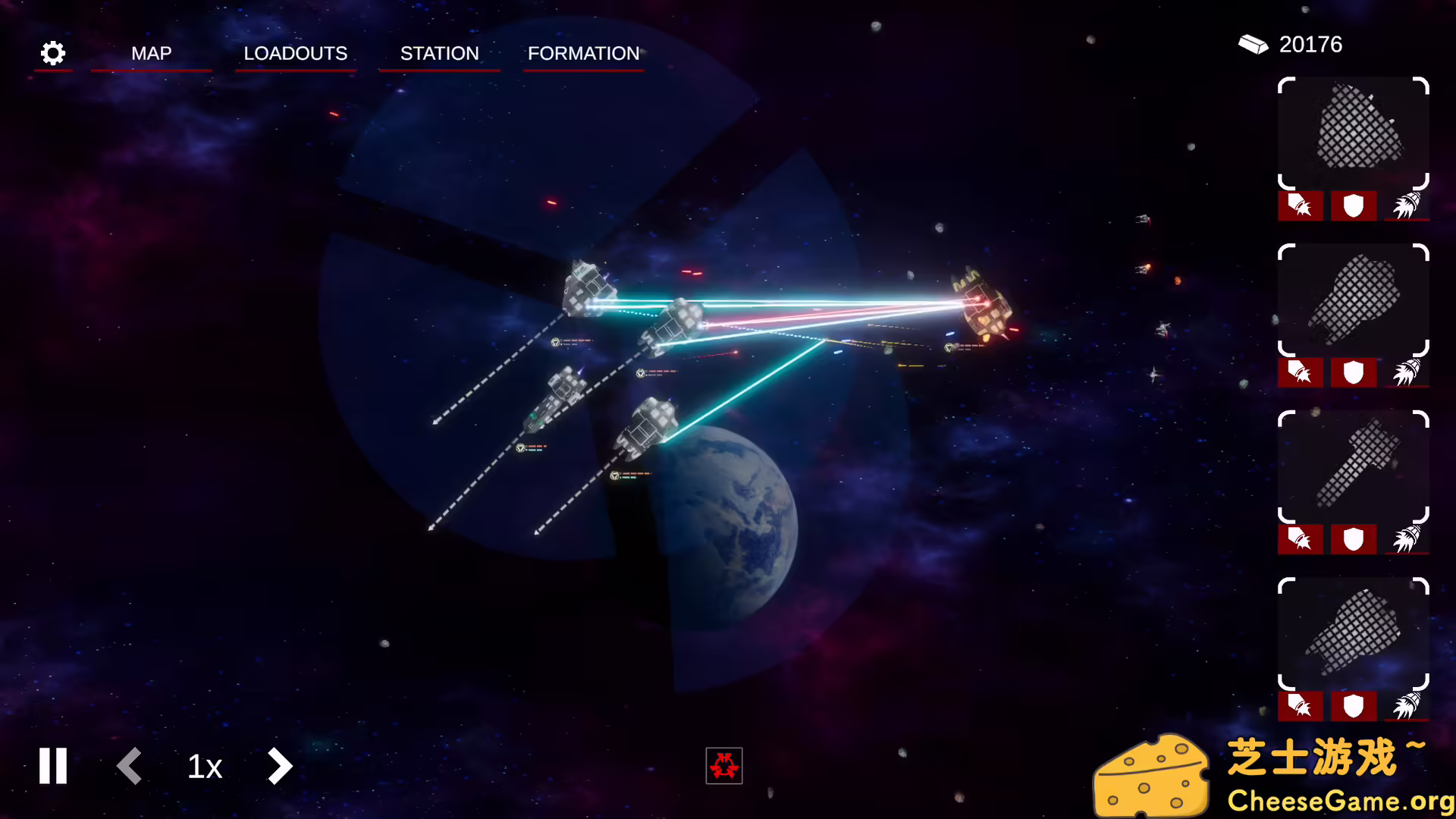The height and width of the screenshot is (819, 1456).
Task: Click the shield icon on the bottom ship card
Action: 1353,706
